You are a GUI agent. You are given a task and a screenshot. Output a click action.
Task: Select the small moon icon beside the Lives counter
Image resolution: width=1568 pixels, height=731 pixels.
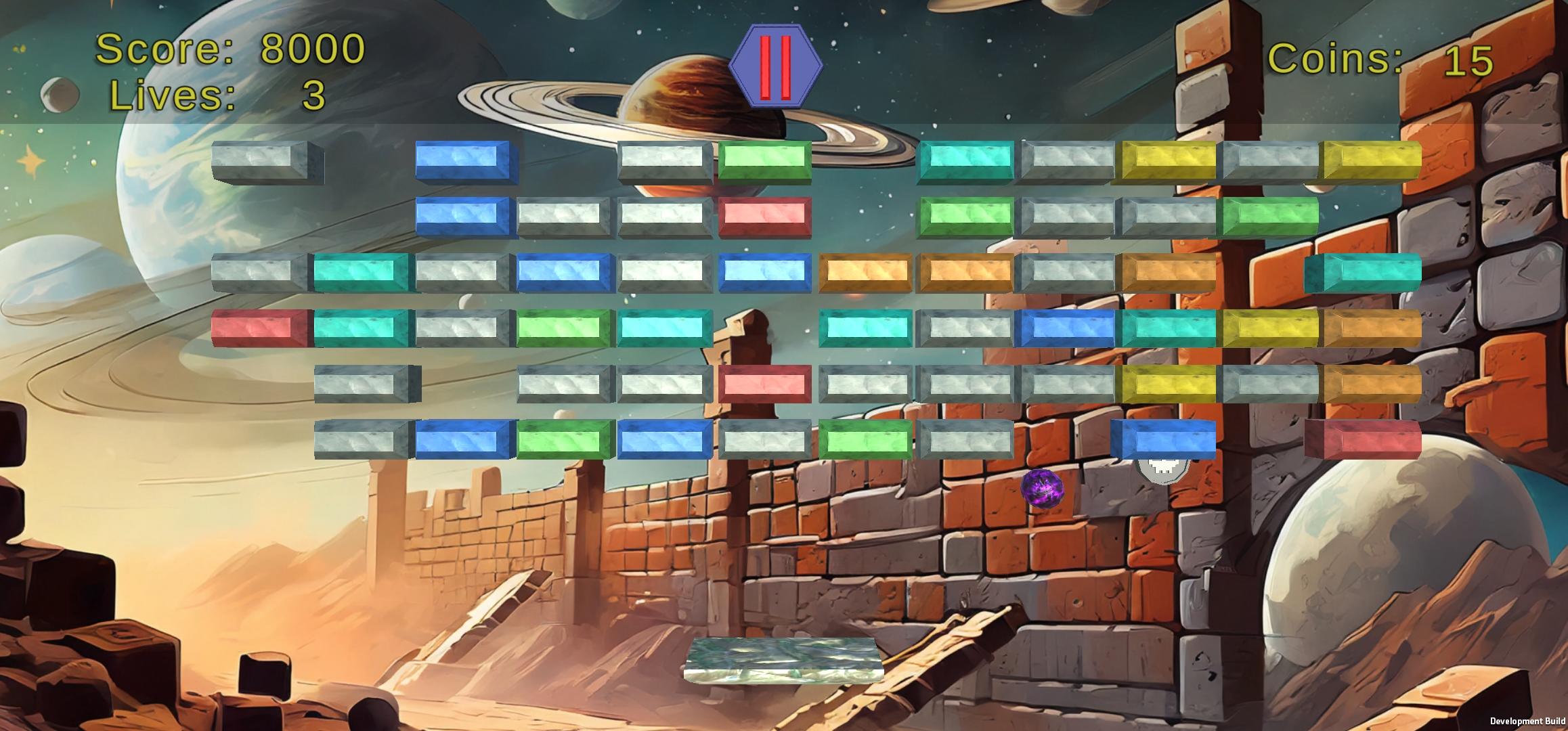60,95
